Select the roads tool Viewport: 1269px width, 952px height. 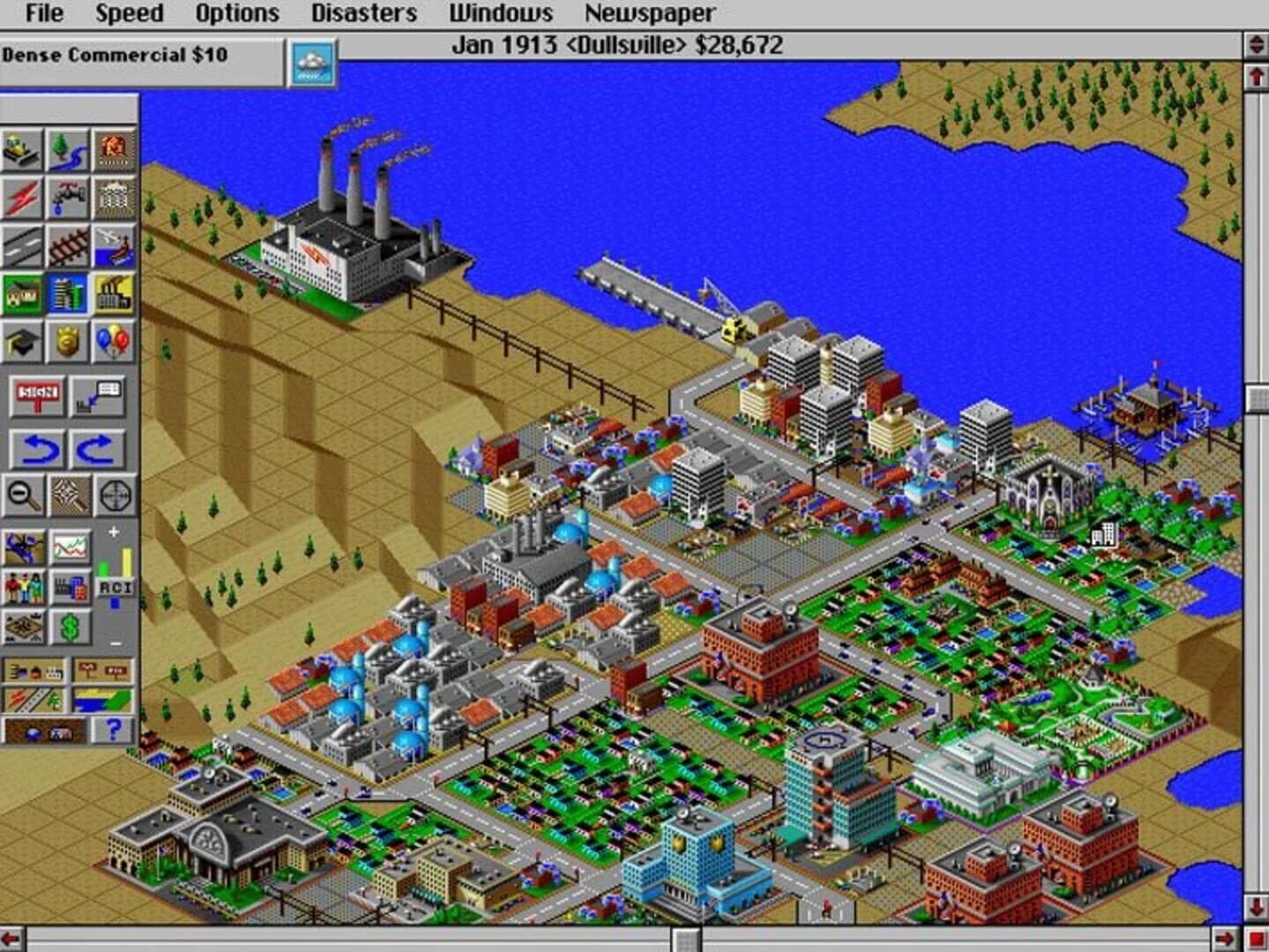(x=22, y=248)
